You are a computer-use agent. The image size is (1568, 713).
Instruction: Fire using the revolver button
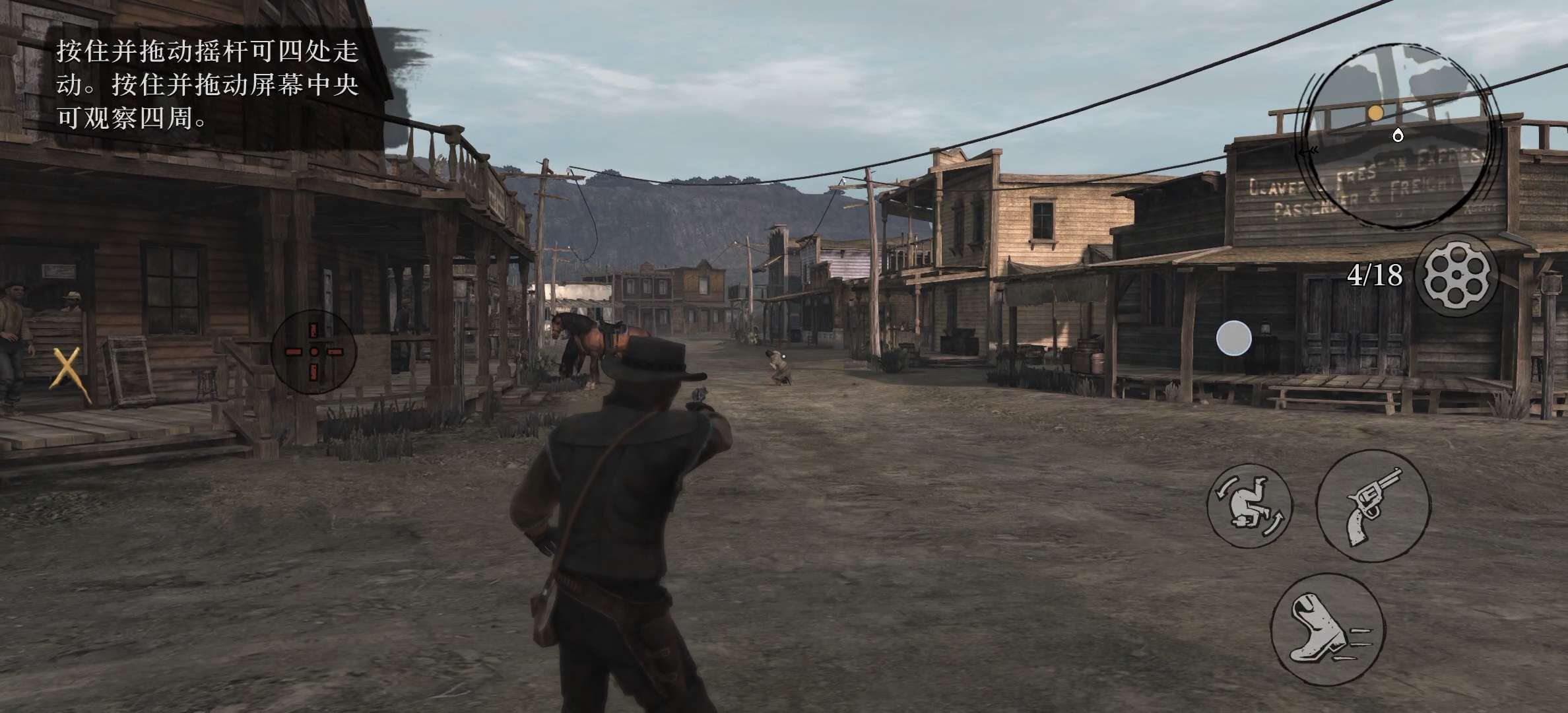click(1373, 507)
